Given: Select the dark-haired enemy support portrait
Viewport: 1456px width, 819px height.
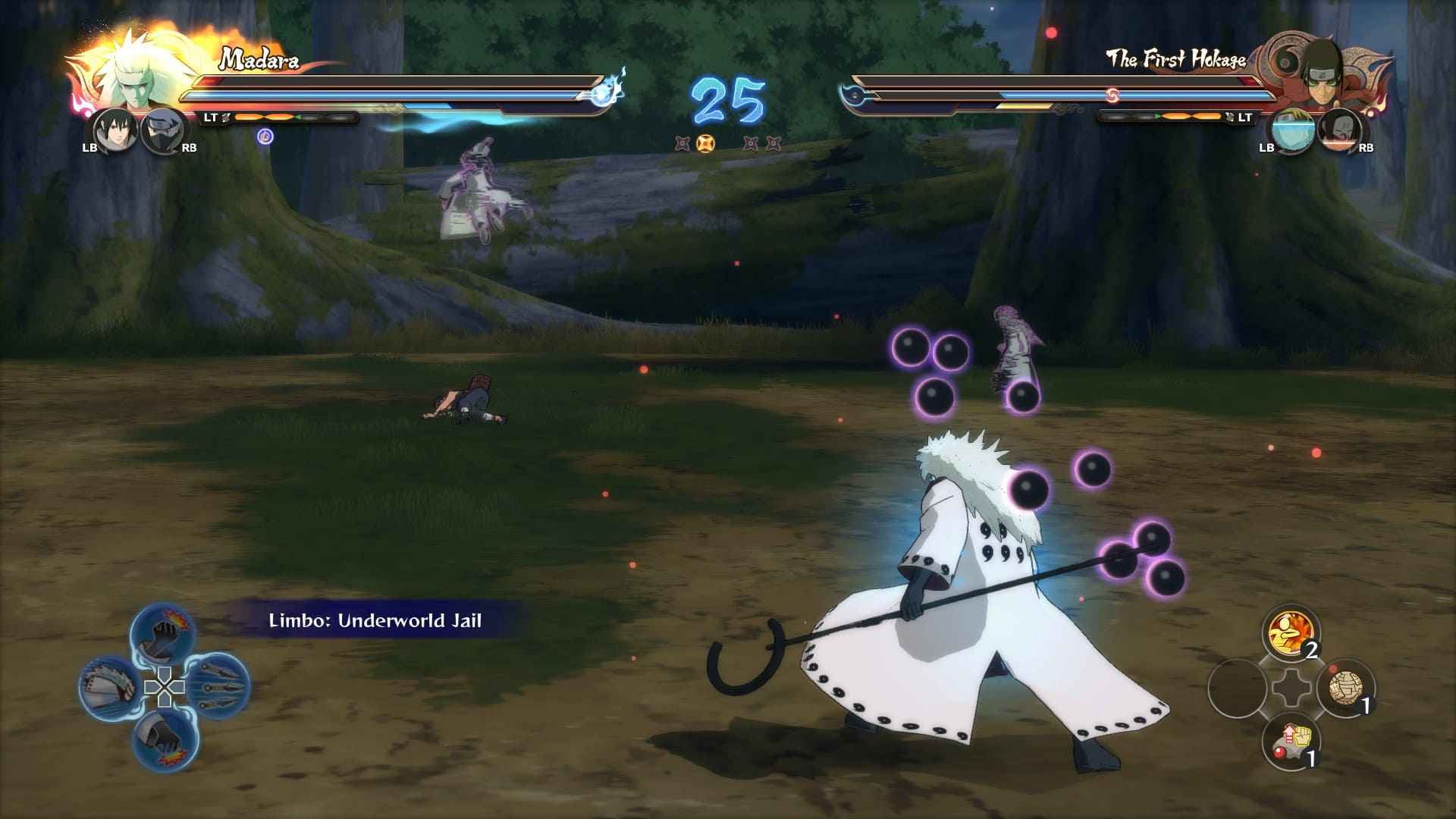Looking at the screenshot, I should (x=1339, y=130).
